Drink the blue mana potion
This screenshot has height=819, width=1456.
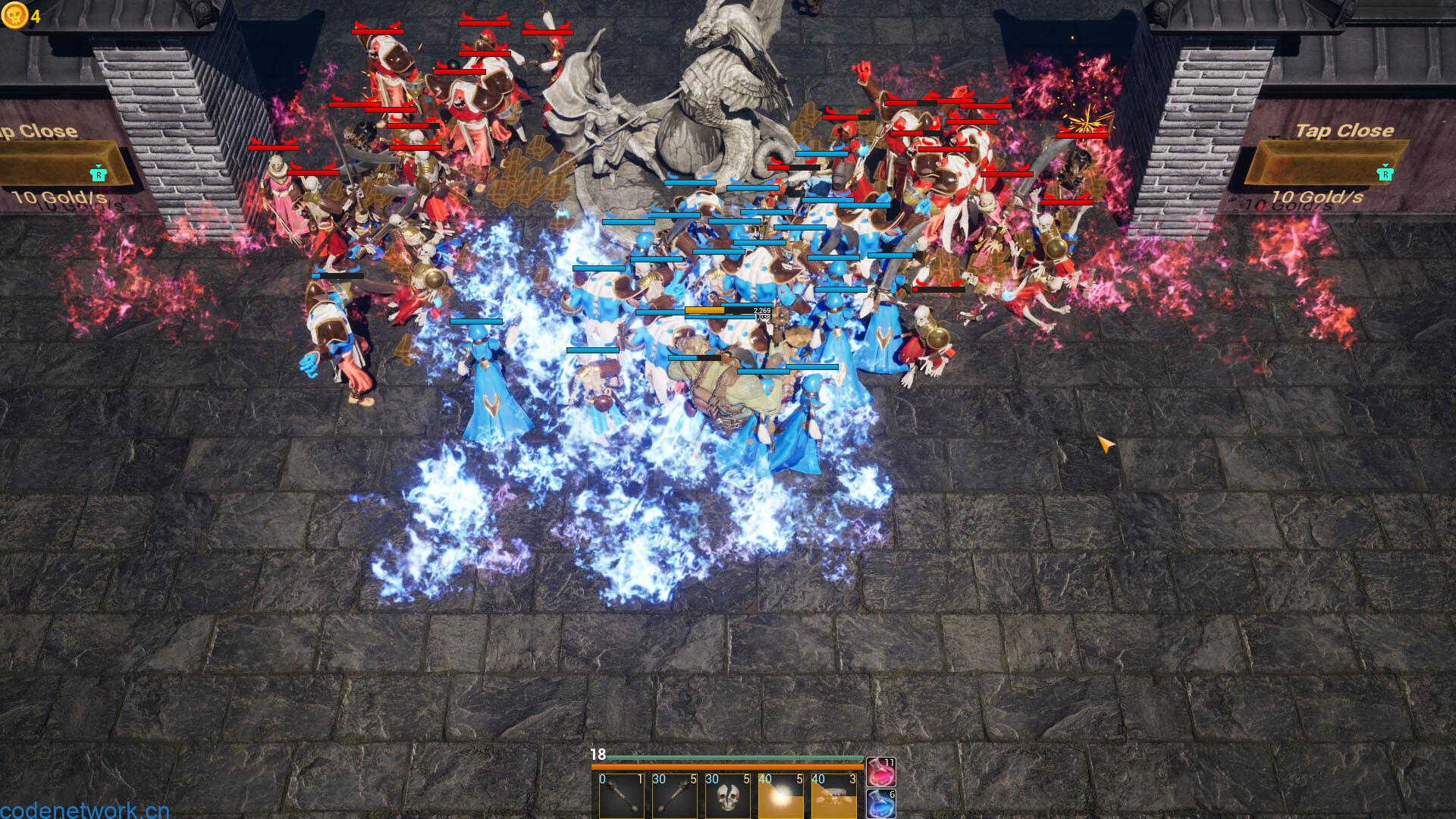pos(880,804)
